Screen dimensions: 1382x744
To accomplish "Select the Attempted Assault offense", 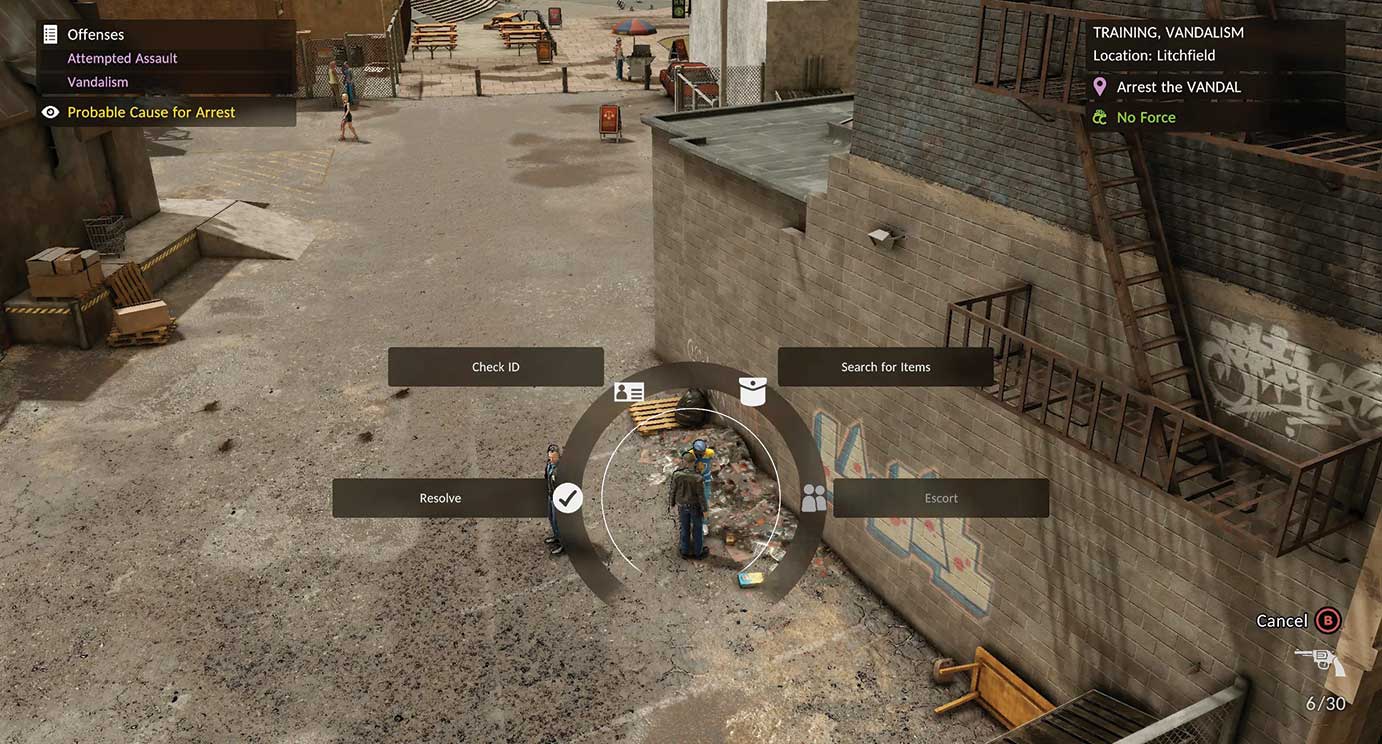I will (122, 58).
